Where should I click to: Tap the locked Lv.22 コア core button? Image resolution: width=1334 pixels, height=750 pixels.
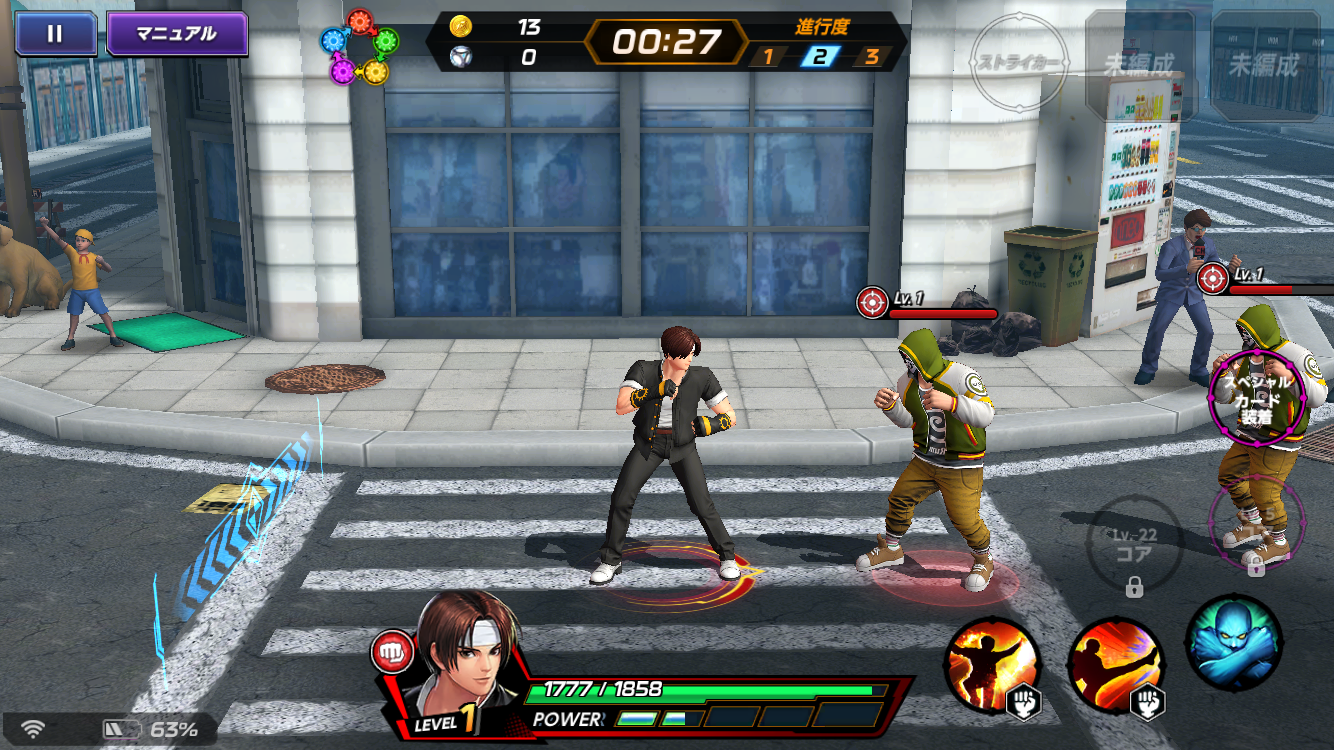click(x=1135, y=545)
